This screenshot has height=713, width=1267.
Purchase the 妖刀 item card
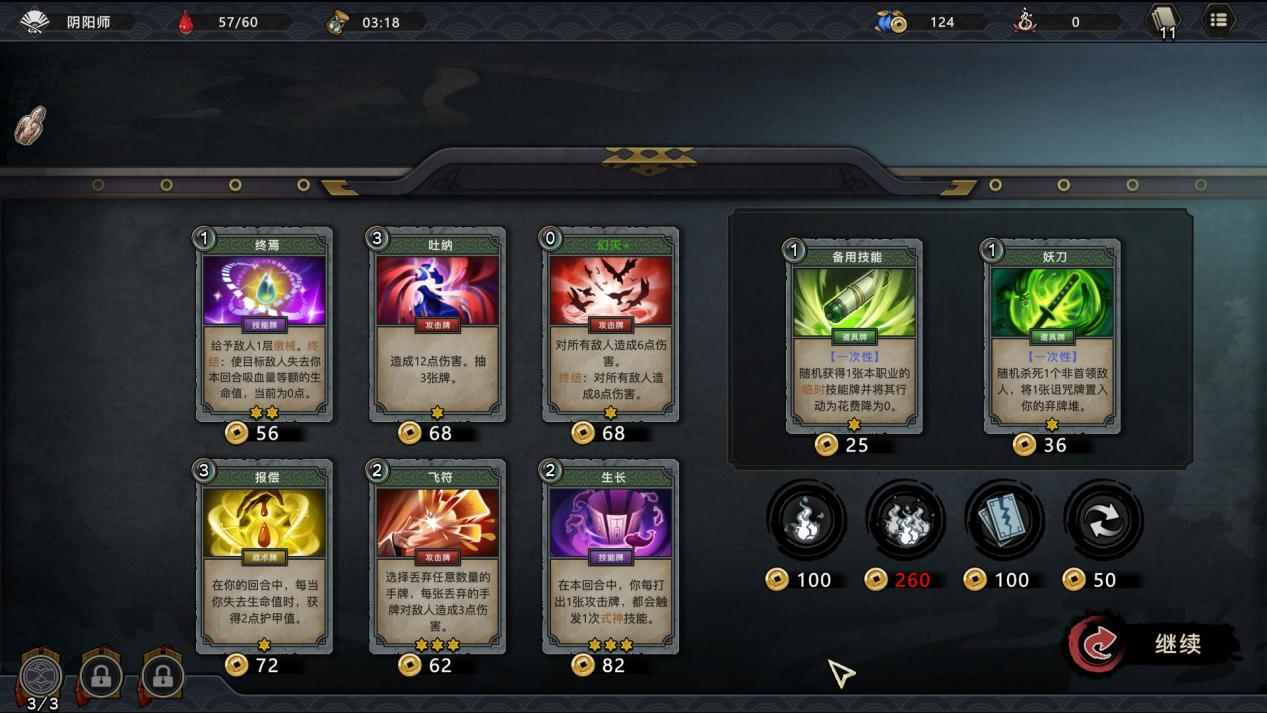coord(1053,336)
